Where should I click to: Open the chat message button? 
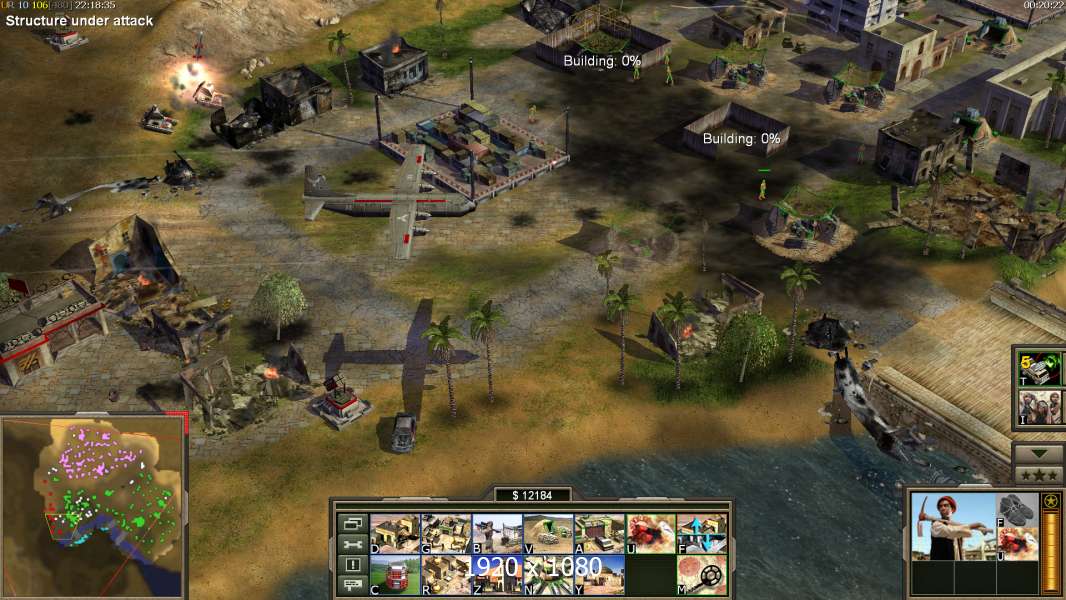pos(352,586)
